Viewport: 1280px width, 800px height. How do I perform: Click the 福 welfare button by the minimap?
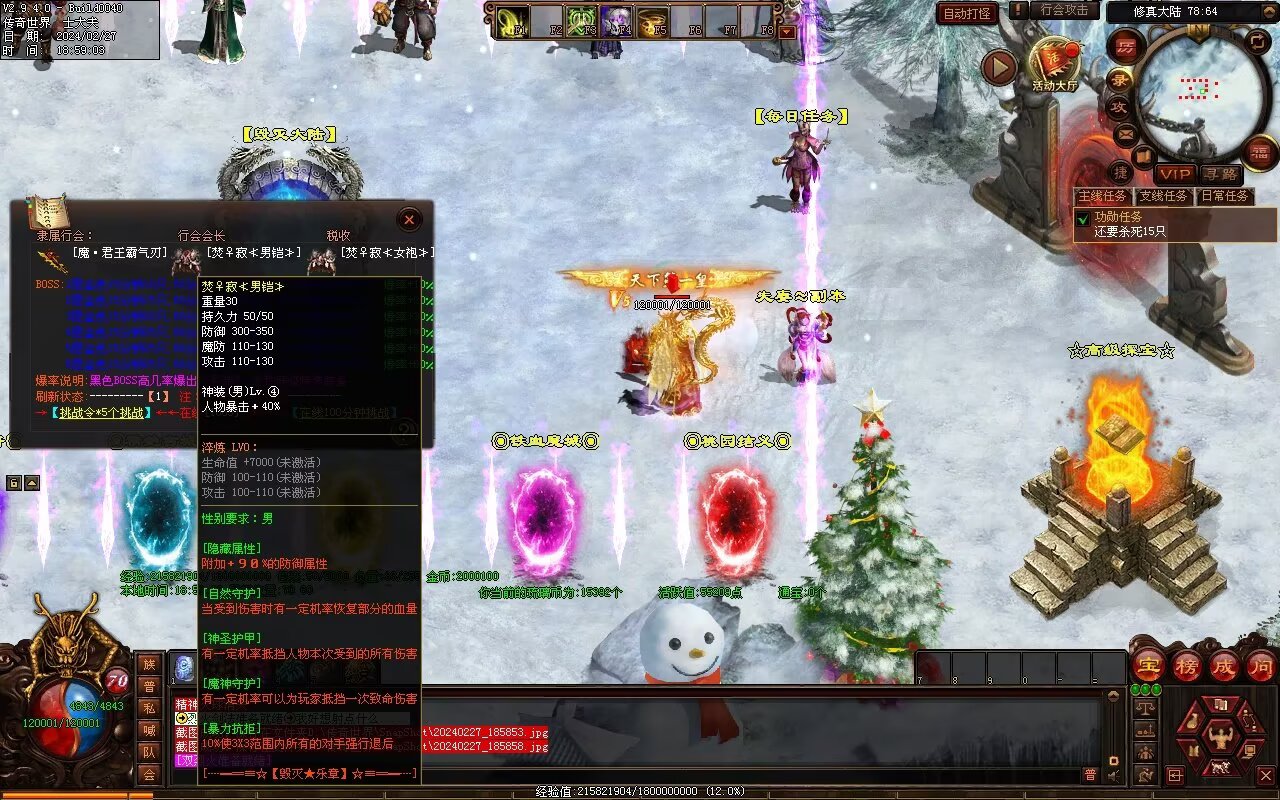(x=1261, y=152)
